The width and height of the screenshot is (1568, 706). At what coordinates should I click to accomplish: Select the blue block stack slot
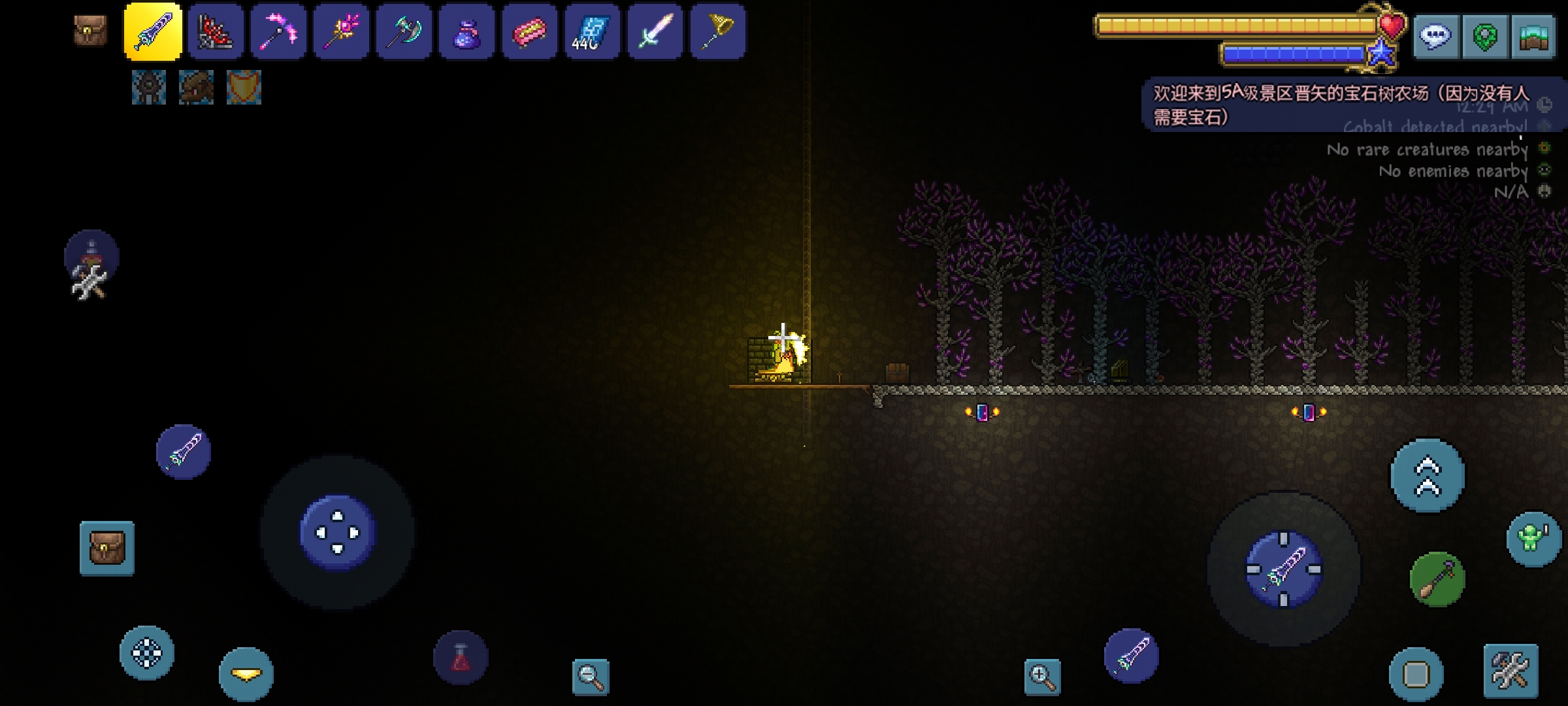592,32
